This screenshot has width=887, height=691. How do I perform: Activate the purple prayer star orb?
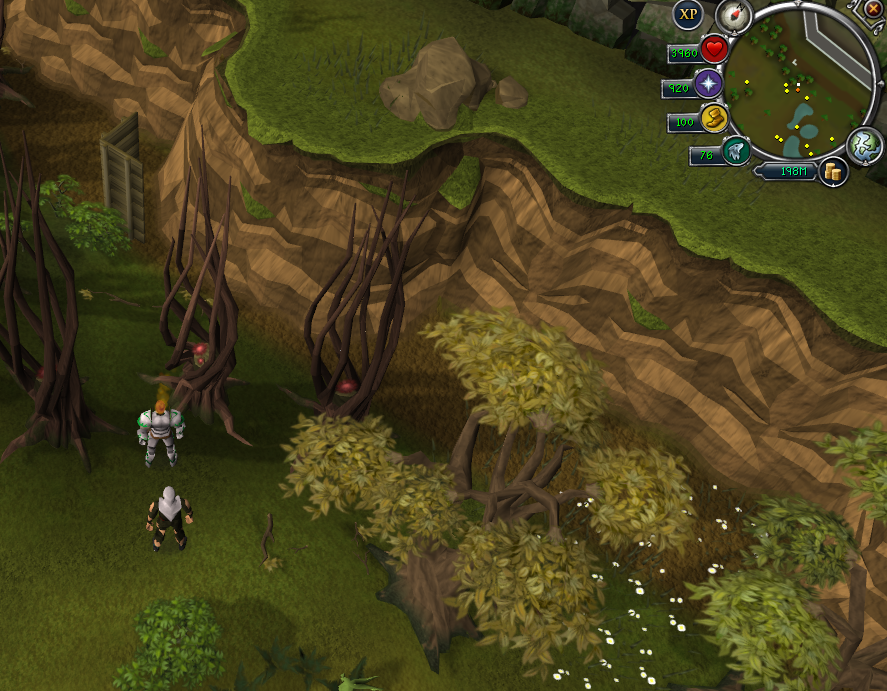(x=711, y=84)
